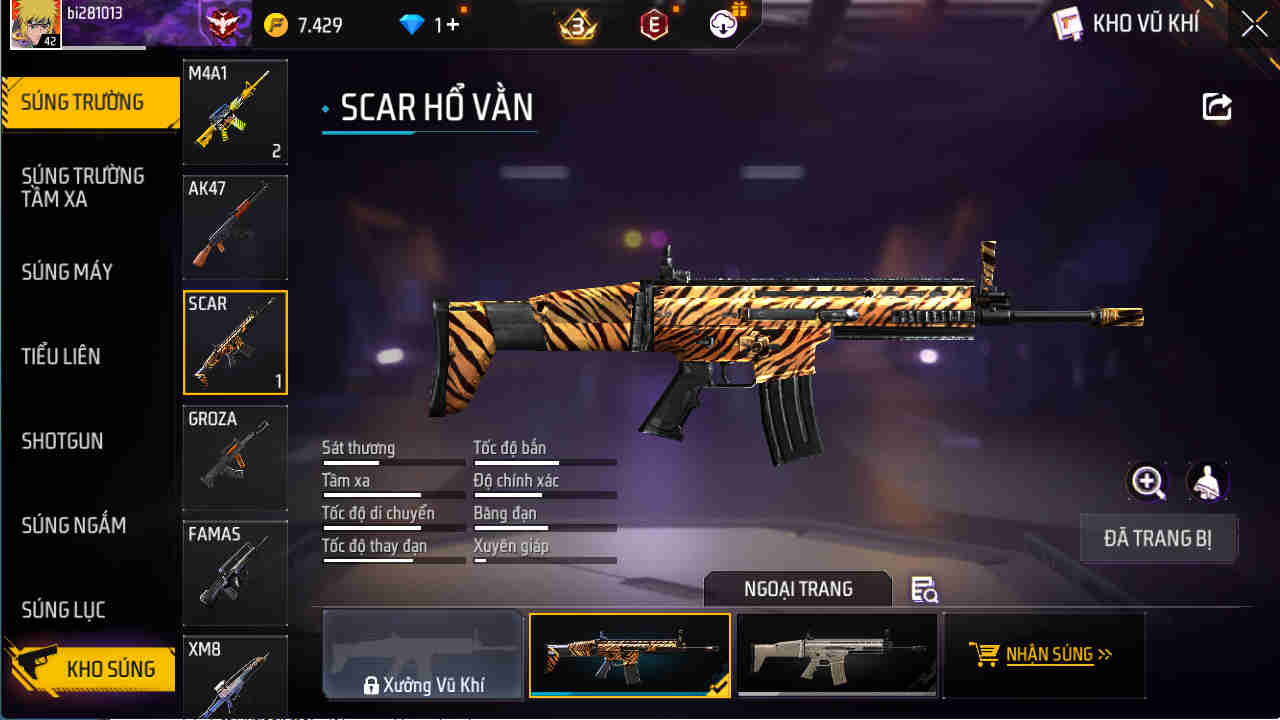Open the skin inspect icon beside NGOẠI TRANG
1280x720 pixels.
[x=923, y=590]
